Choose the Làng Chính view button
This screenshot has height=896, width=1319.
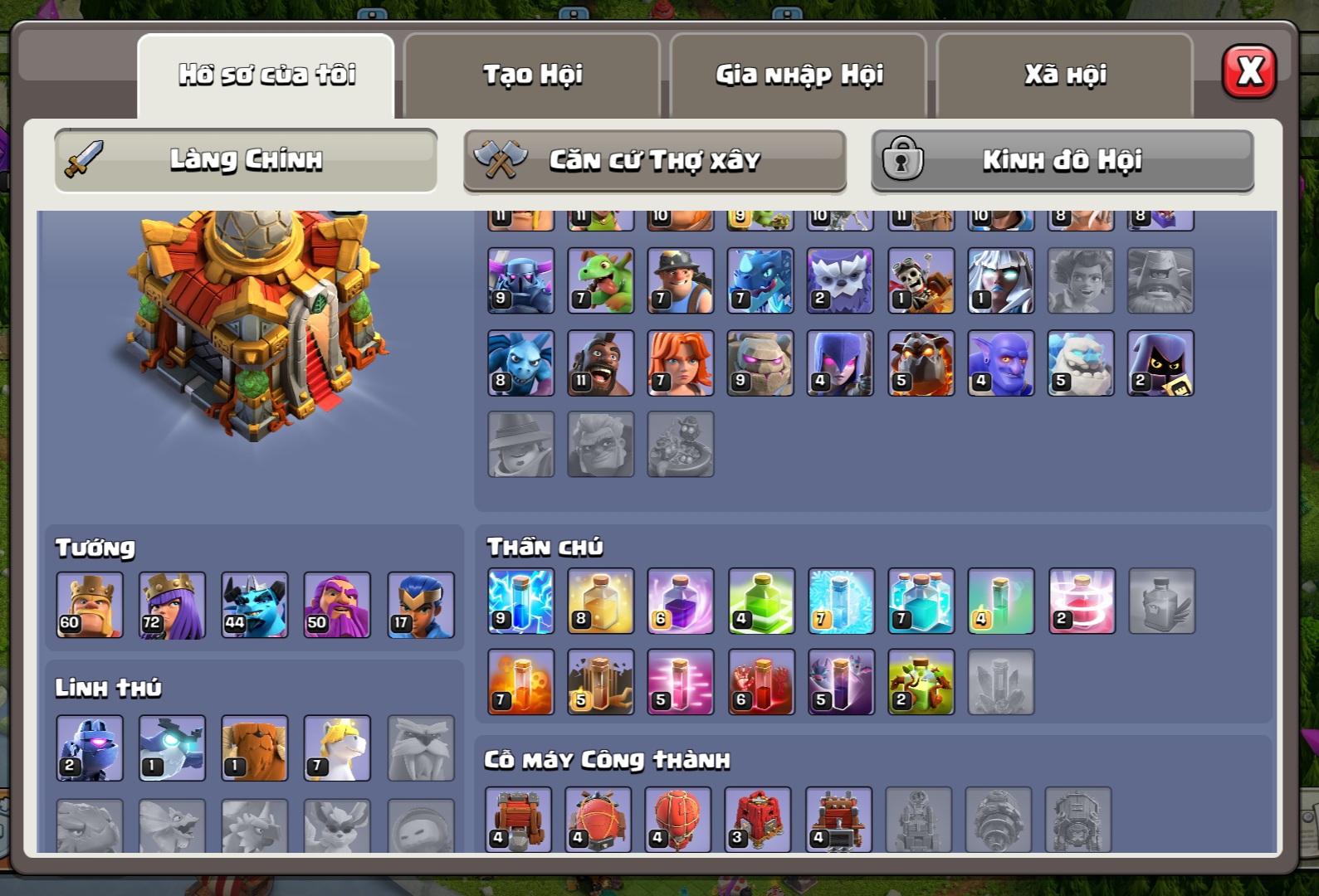[x=246, y=160]
